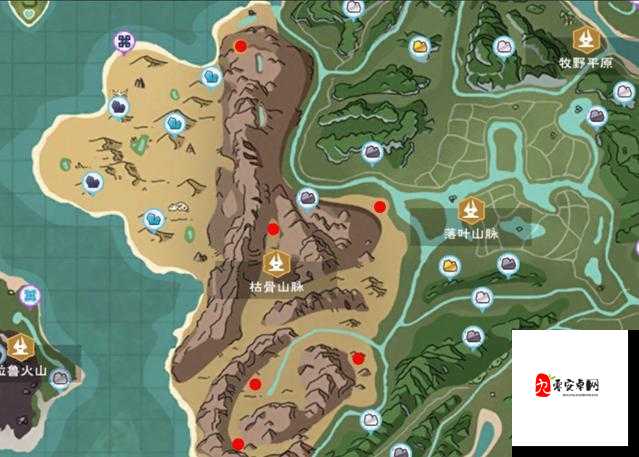Open the 拉鲁火山 waypoint marker

pyautogui.click(x=21, y=347)
